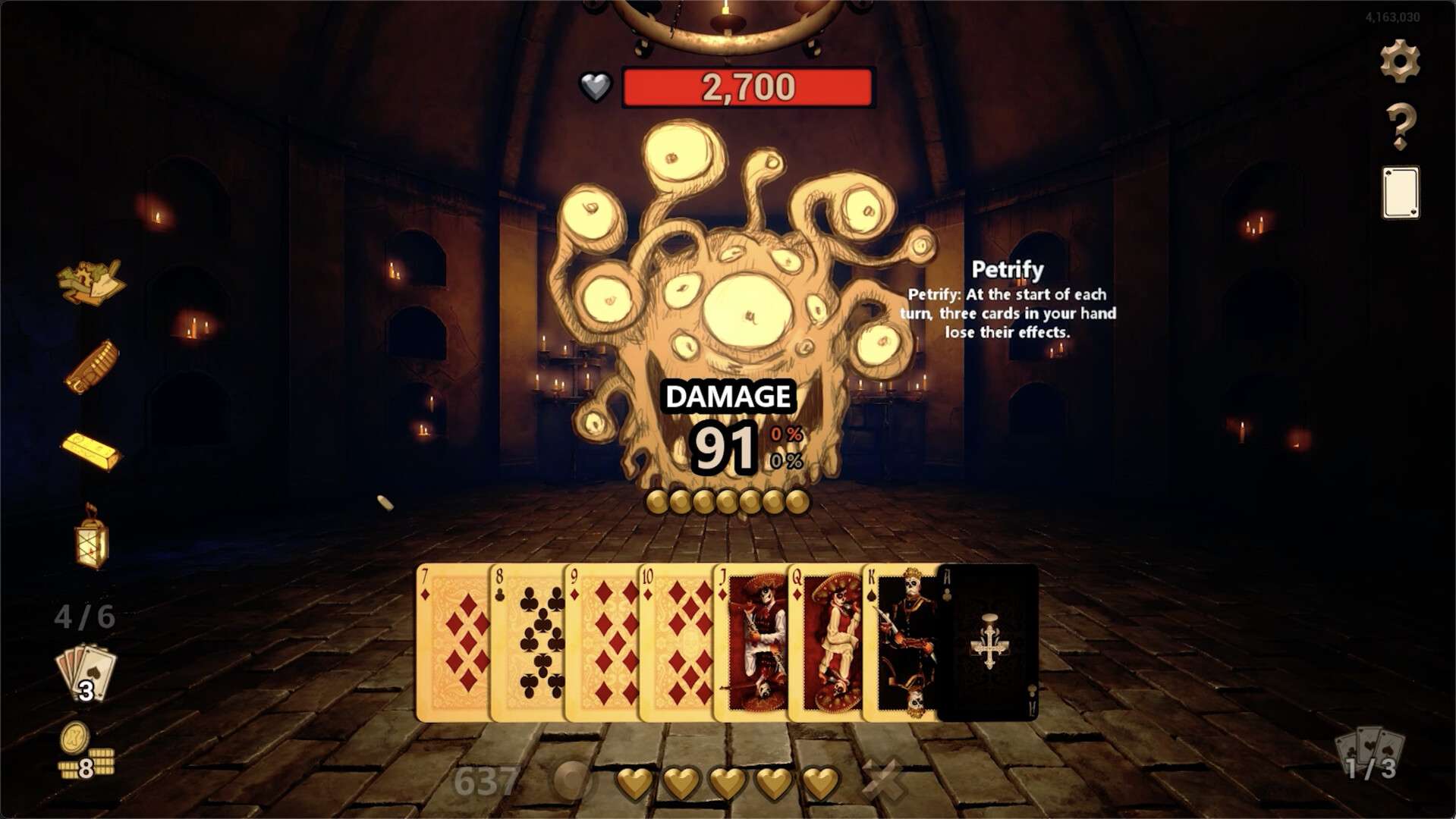This screenshot has height=819, width=1456.
Task: Pick the King of spades card
Action: pyautogui.click(x=900, y=642)
